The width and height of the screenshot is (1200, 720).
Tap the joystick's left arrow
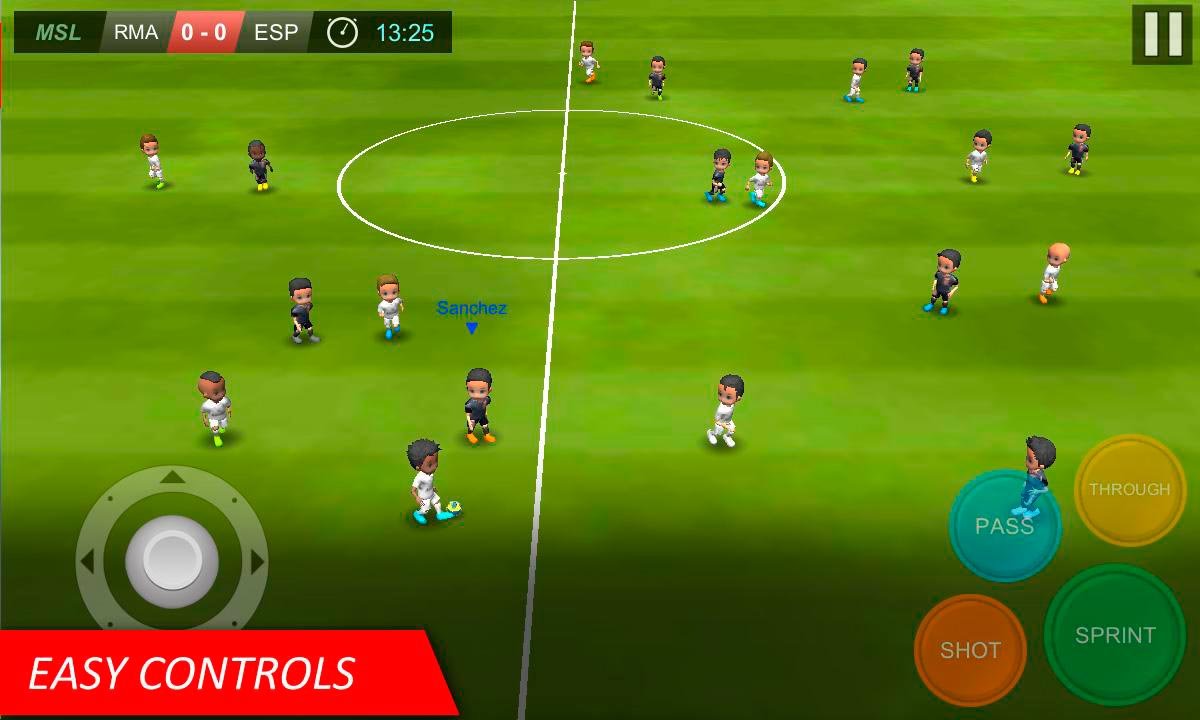(x=88, y=562)
